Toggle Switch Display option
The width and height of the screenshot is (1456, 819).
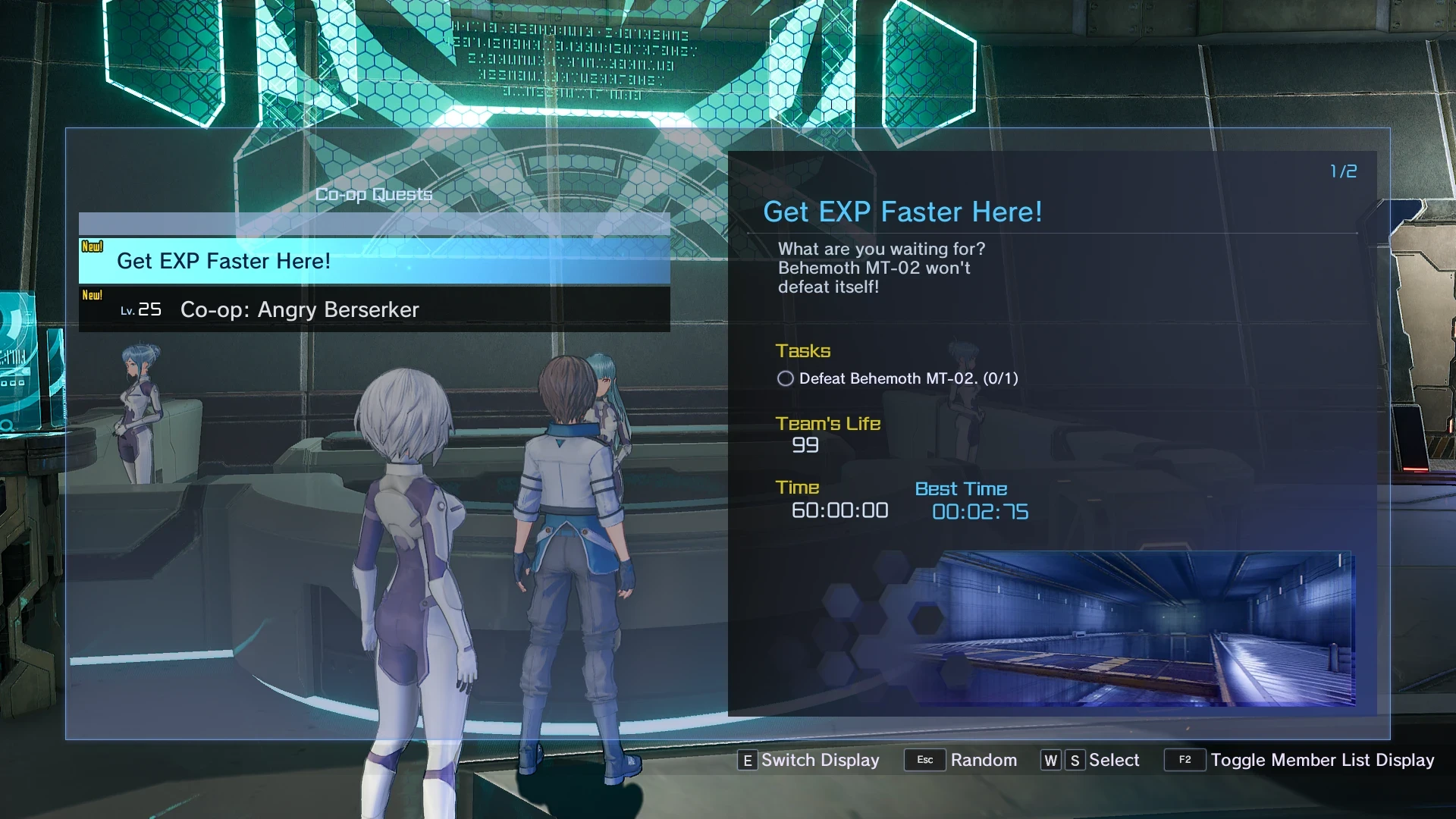[747, 760]
